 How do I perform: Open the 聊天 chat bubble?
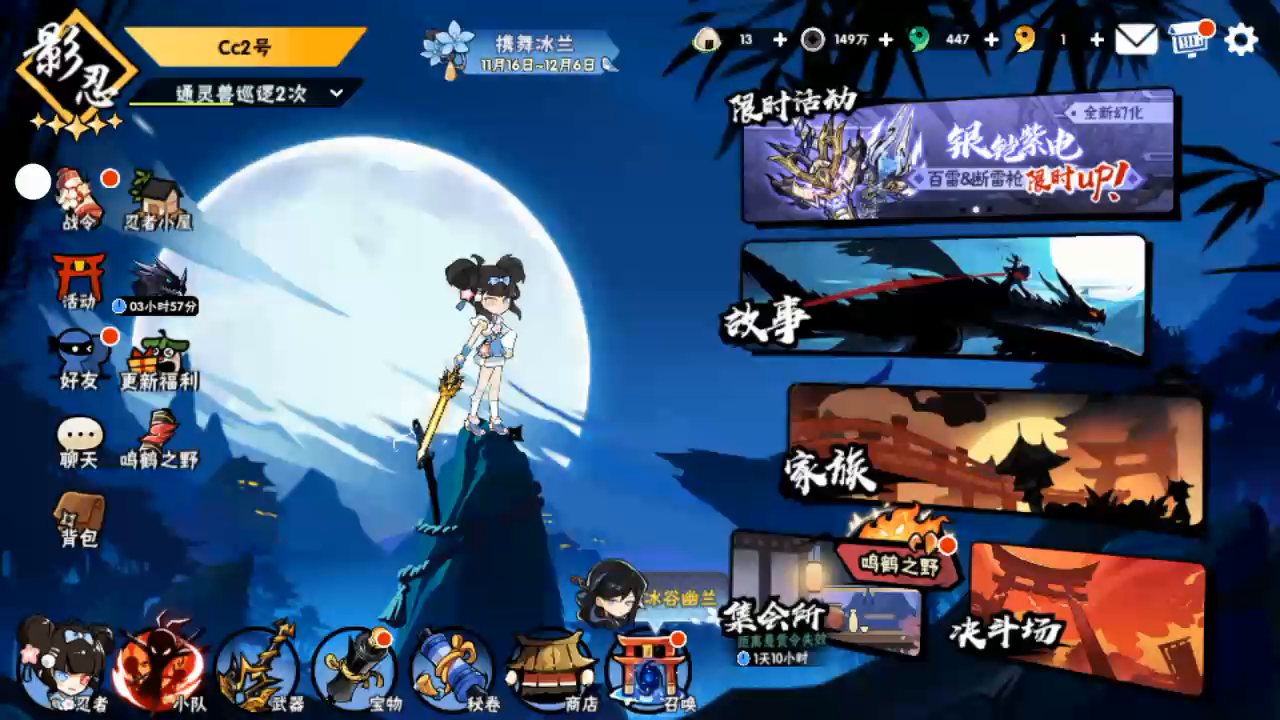coord(79,442)
